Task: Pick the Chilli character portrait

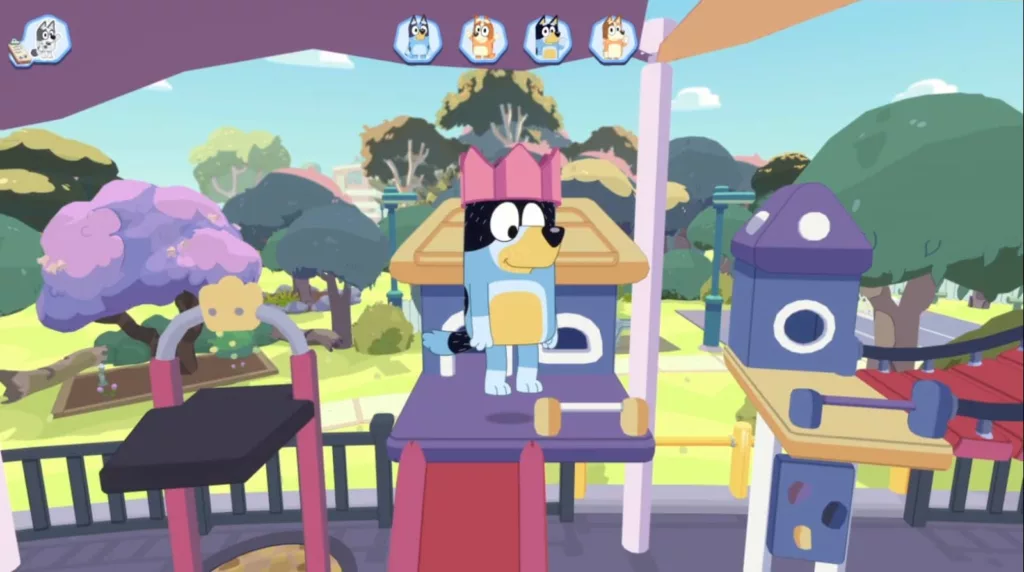Action: (613, 39)
